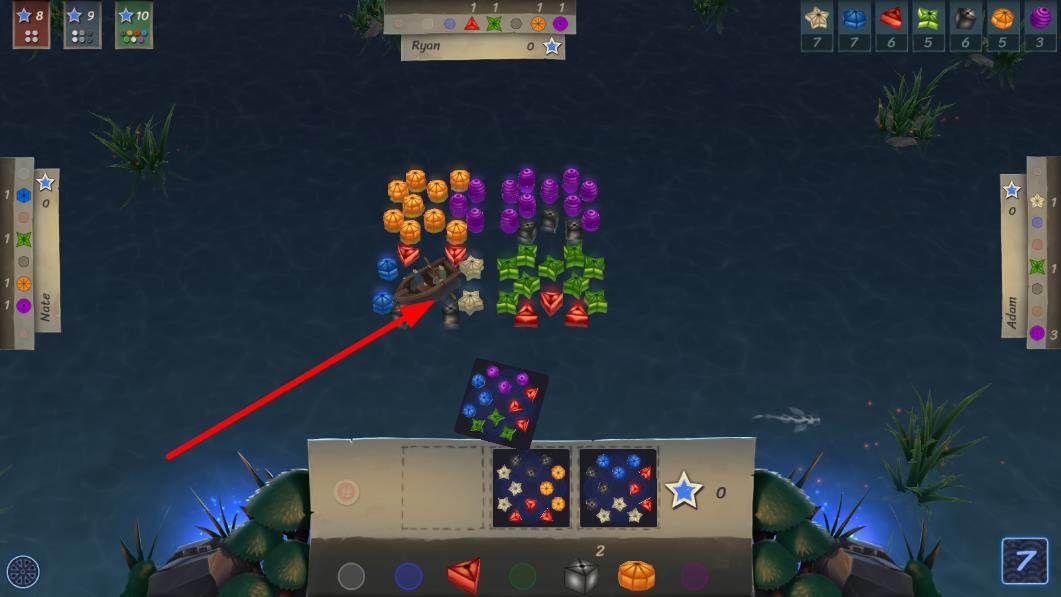Select the orange coral in your supply
This screenshot has height=597, width=1061.
pyautogui.click(x=636, y=575)
